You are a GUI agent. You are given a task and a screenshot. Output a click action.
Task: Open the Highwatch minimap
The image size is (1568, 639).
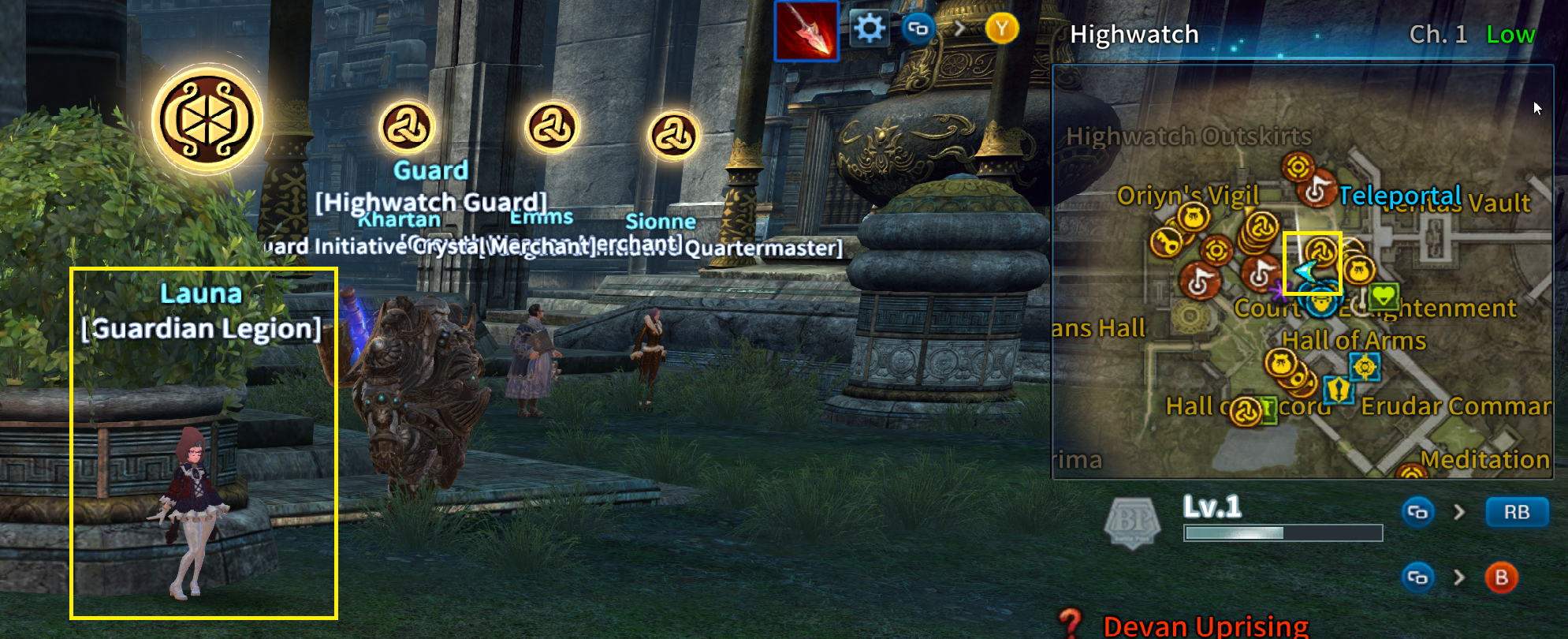[1302, 271]
